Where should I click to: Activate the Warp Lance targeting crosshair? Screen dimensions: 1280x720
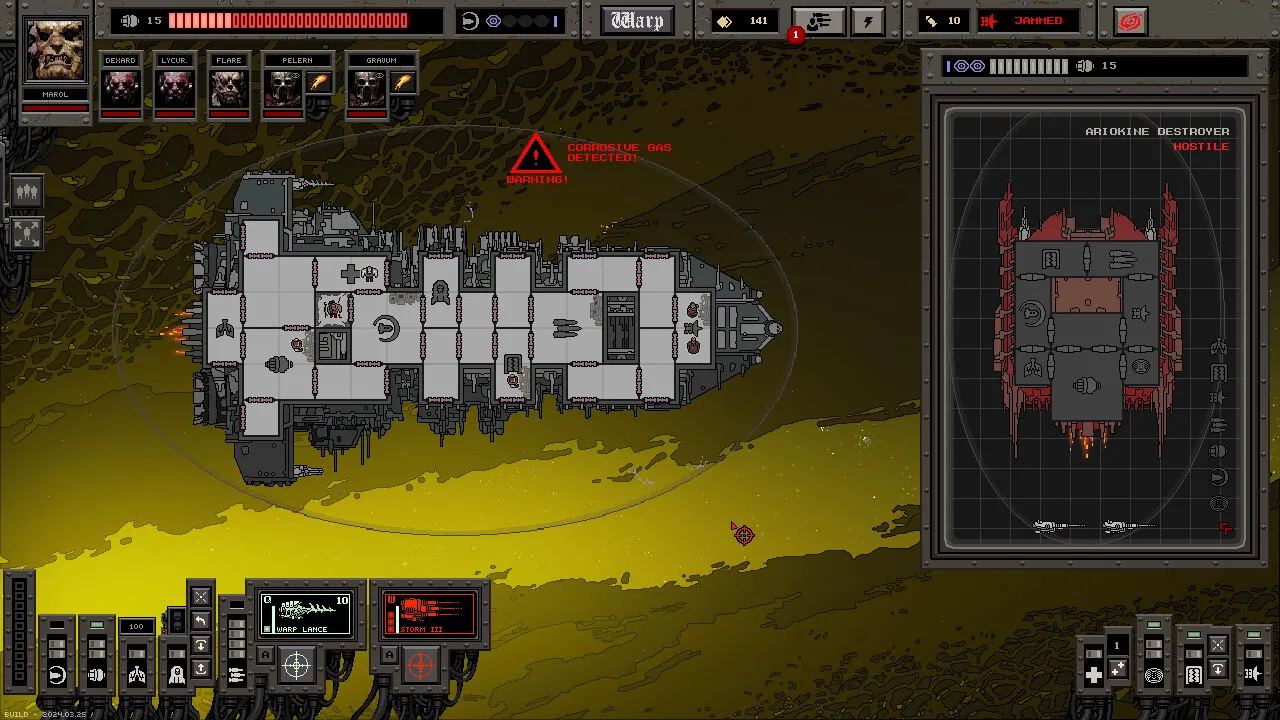pyautogui.click(x=297, y=664)
